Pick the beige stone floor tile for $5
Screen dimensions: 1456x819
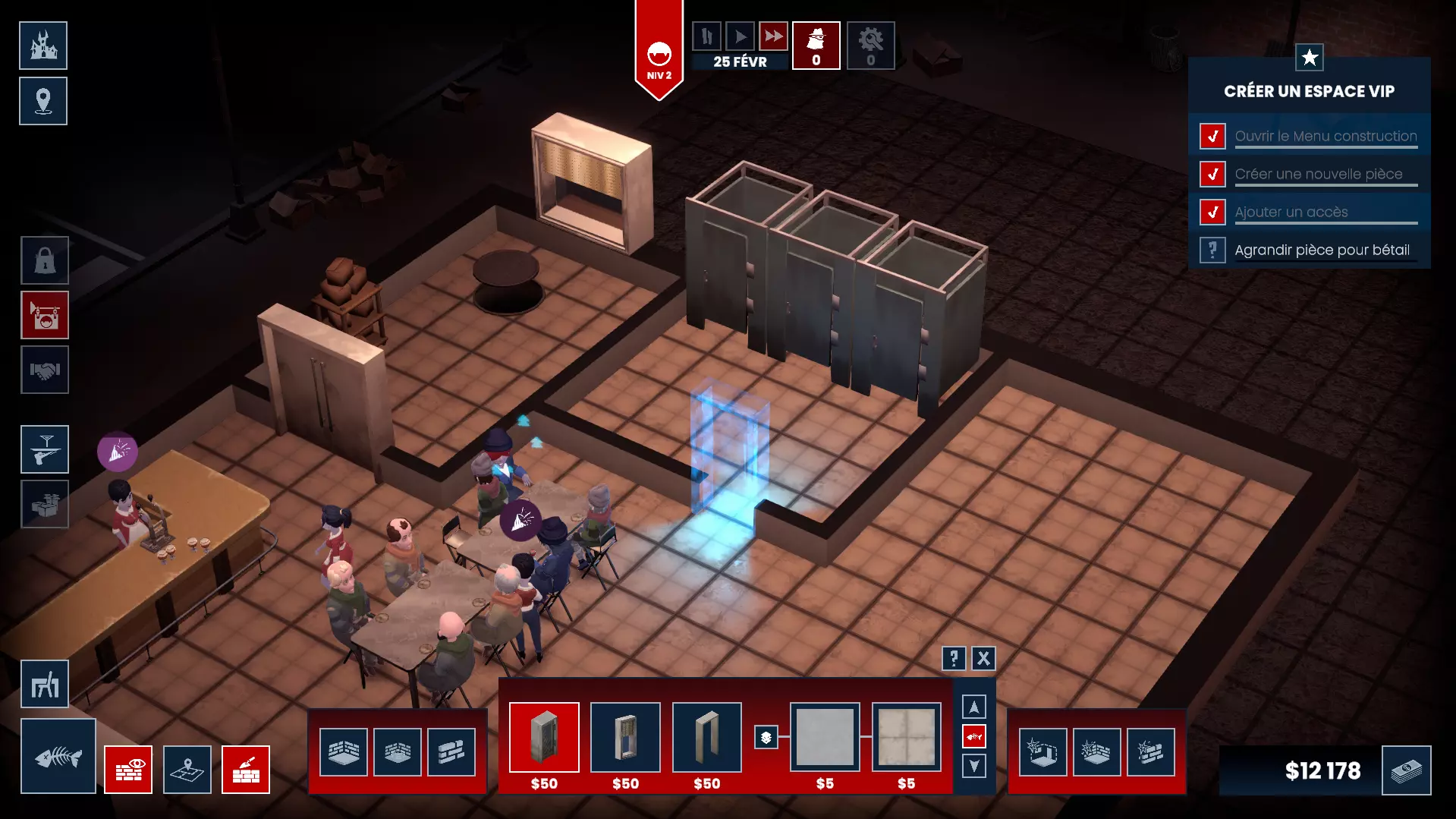(x=906, y=737)
